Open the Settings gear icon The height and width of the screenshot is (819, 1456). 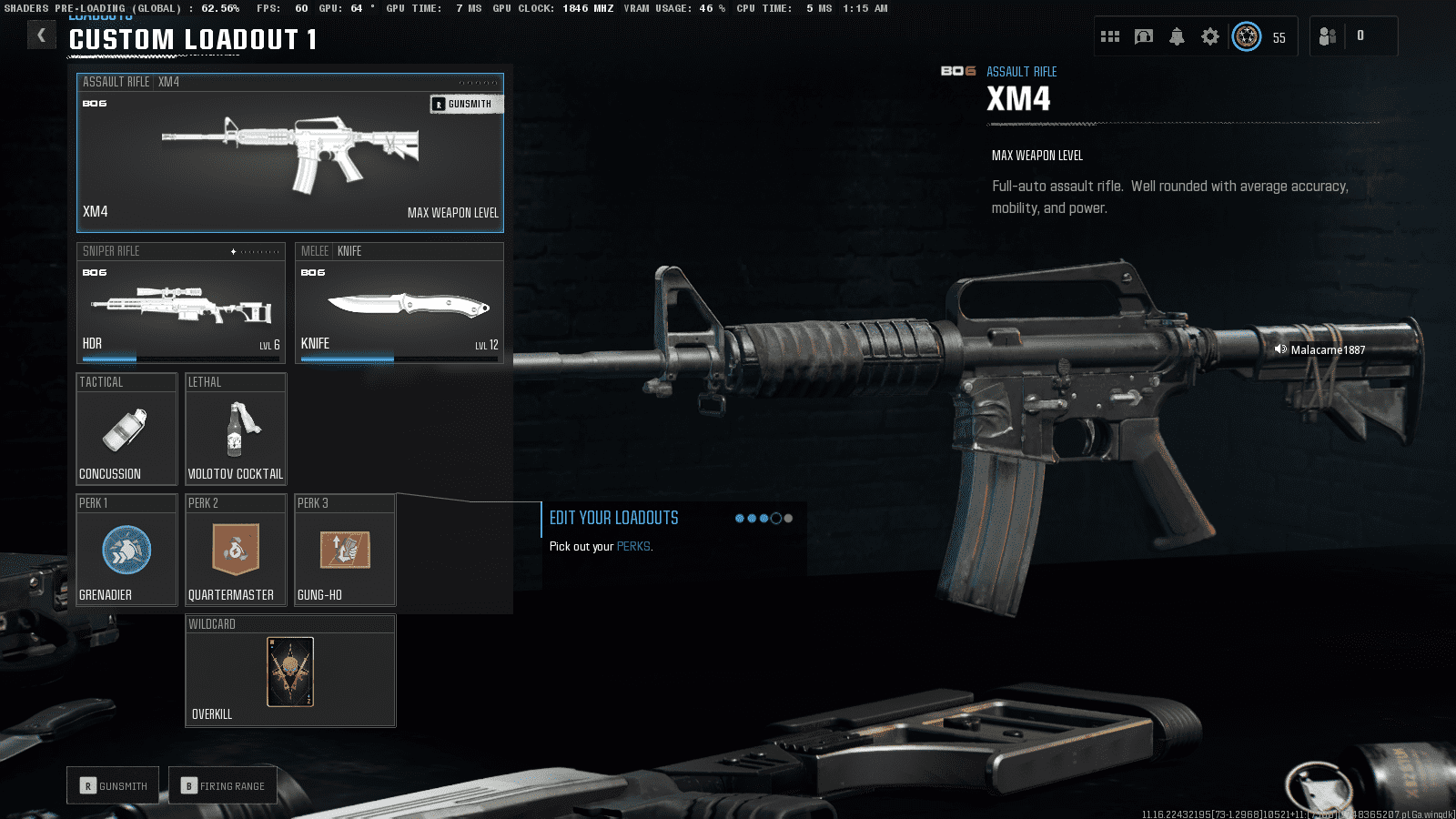pyautogui.click(x=1209, y=36)
